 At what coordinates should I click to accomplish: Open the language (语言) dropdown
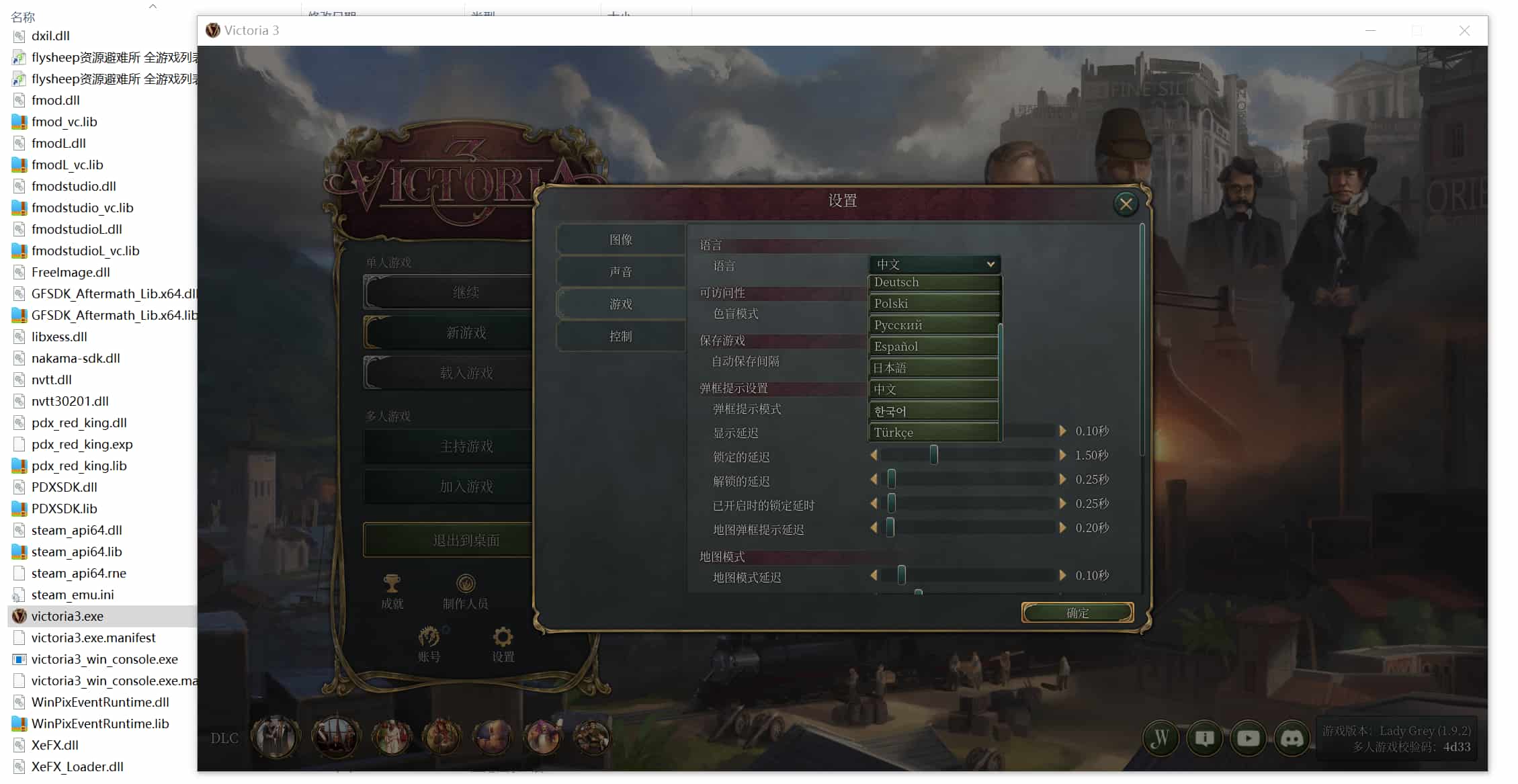pos(934,264)
